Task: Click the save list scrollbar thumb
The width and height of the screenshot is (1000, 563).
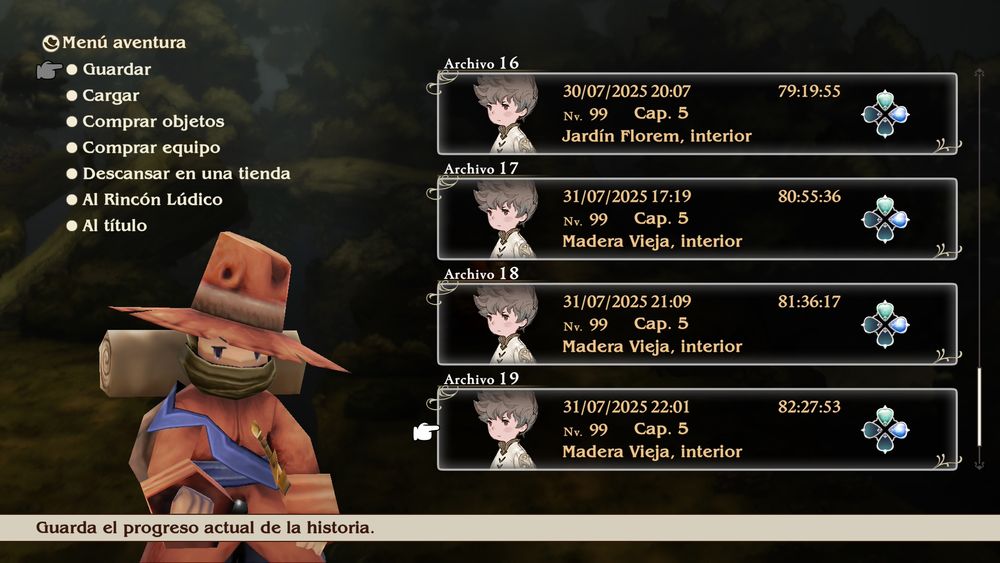Action: 979,408
